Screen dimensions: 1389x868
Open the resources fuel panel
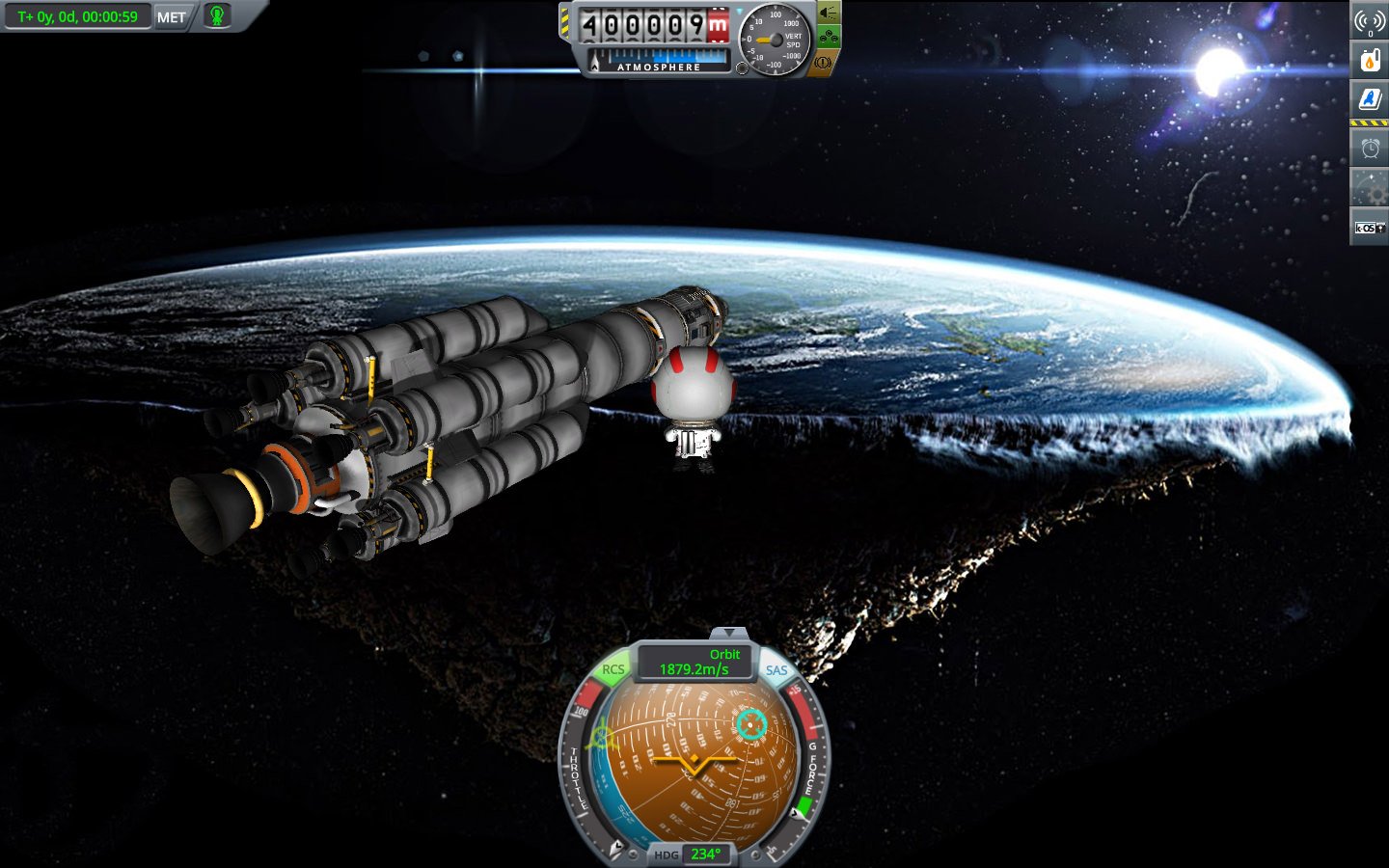[x=1369, y=58]
